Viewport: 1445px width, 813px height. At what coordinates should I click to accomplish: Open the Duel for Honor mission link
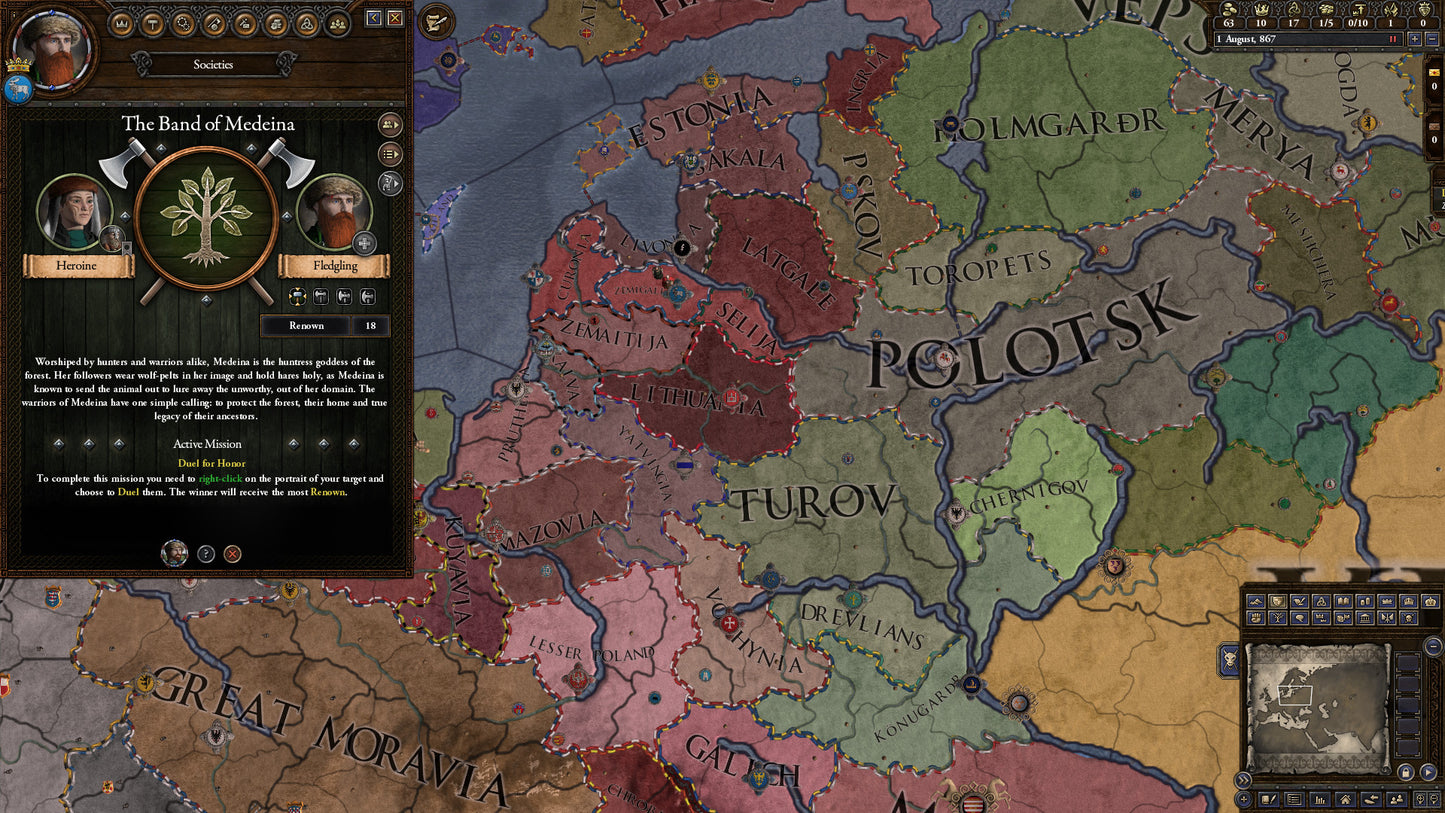(211, 463)
